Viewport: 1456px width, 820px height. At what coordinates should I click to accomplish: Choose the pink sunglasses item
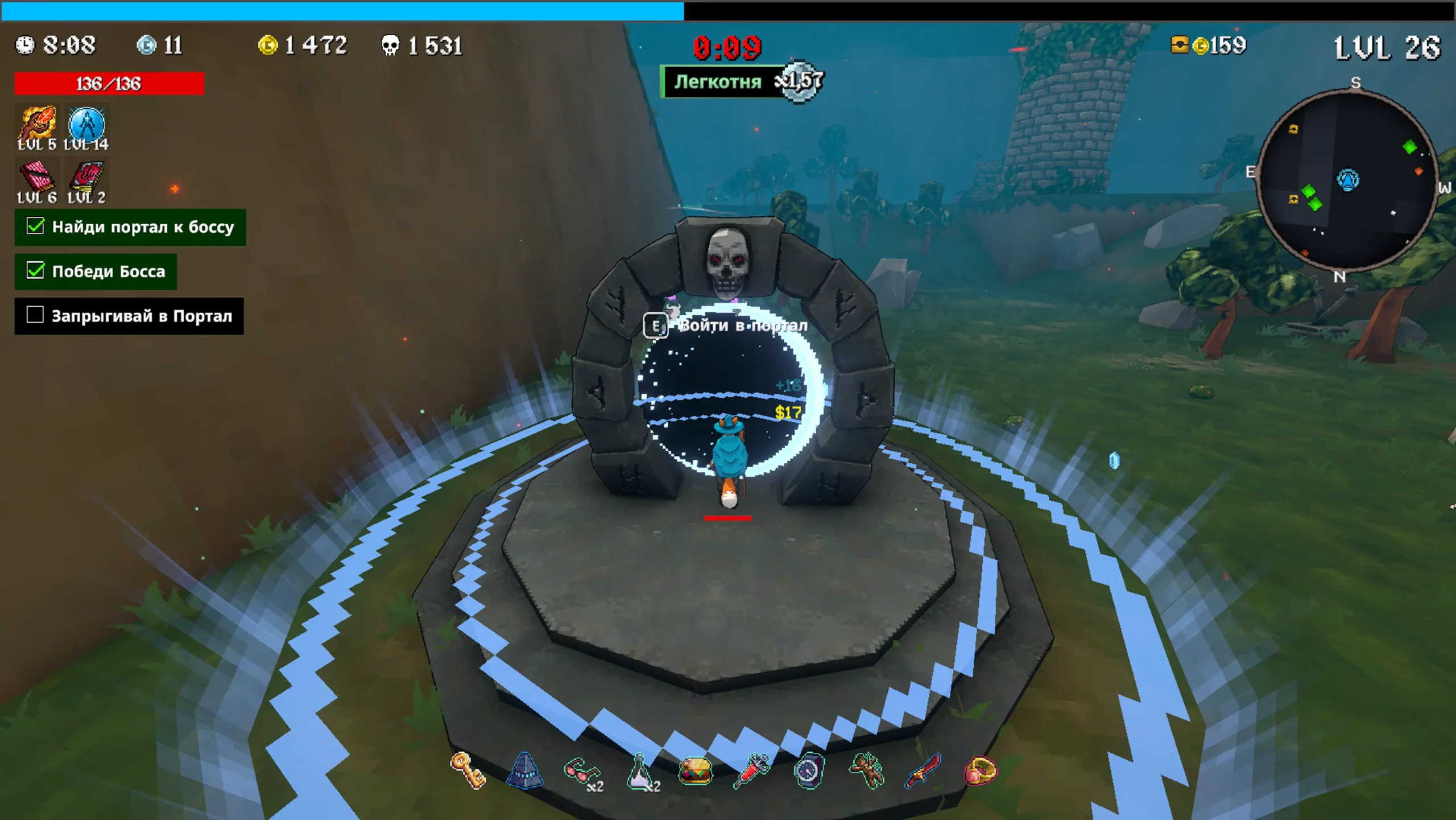[x=581, y=772]
